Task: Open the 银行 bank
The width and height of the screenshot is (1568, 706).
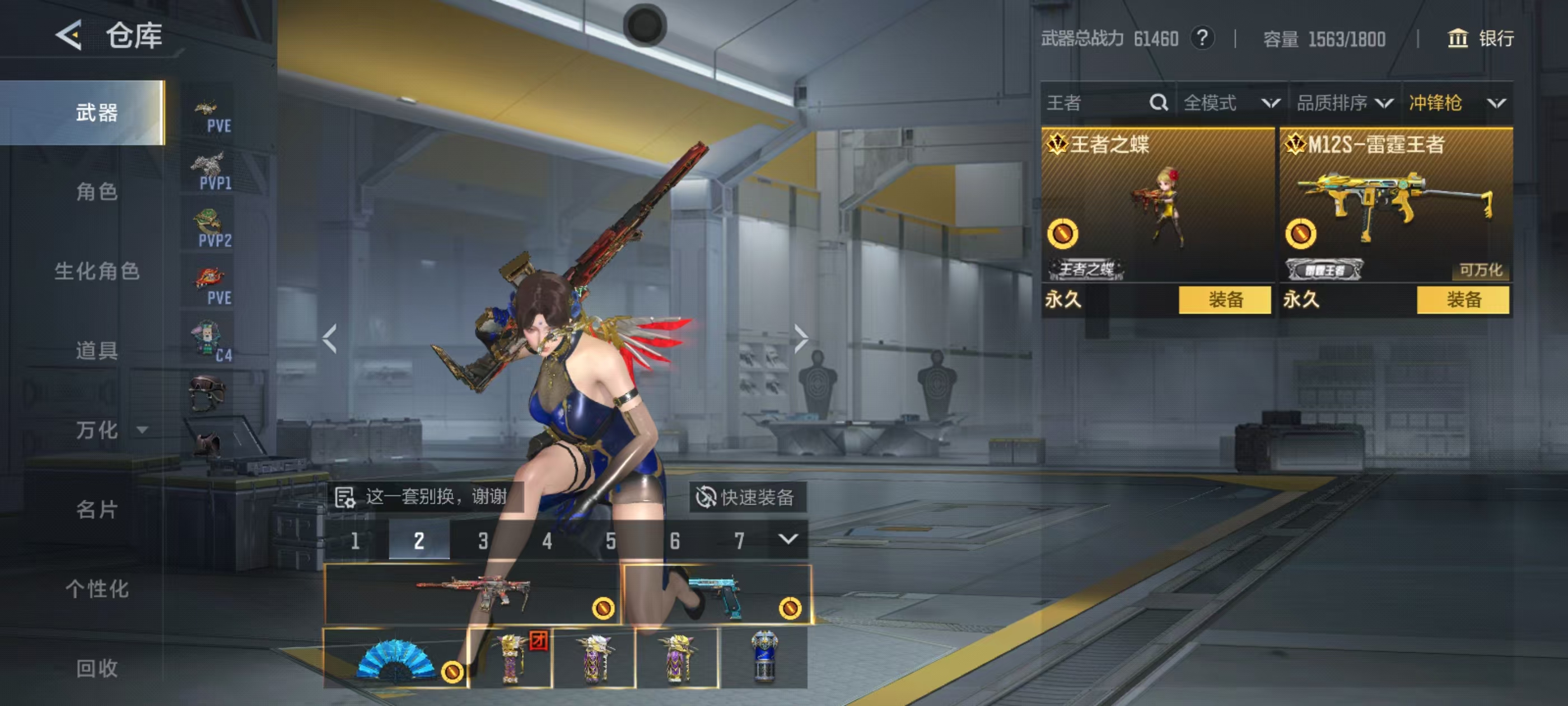Action: click(x=1480, y=38)
